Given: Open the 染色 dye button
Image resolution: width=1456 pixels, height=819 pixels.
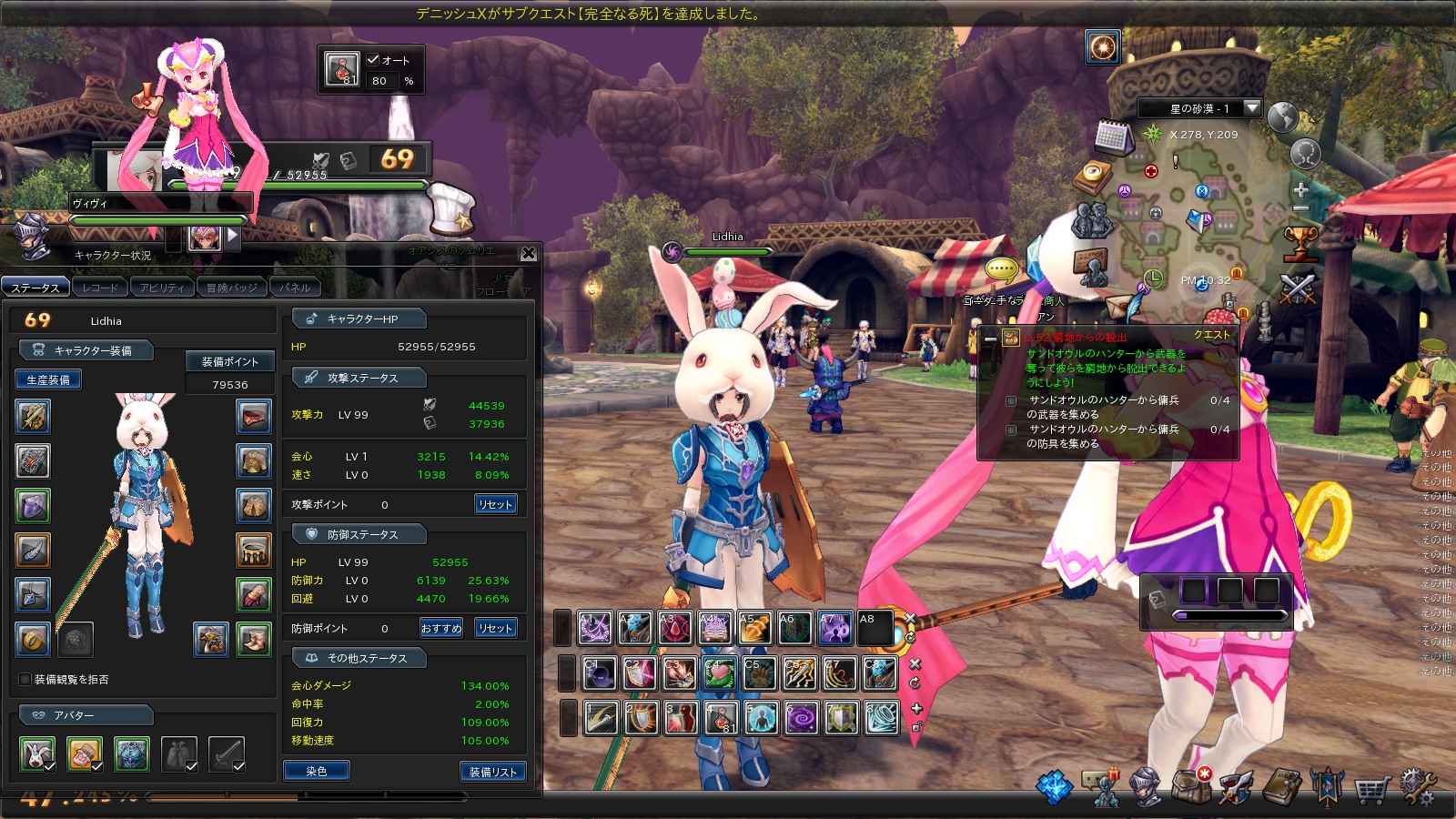Looking at the screenshot, I should pos(316,771).
